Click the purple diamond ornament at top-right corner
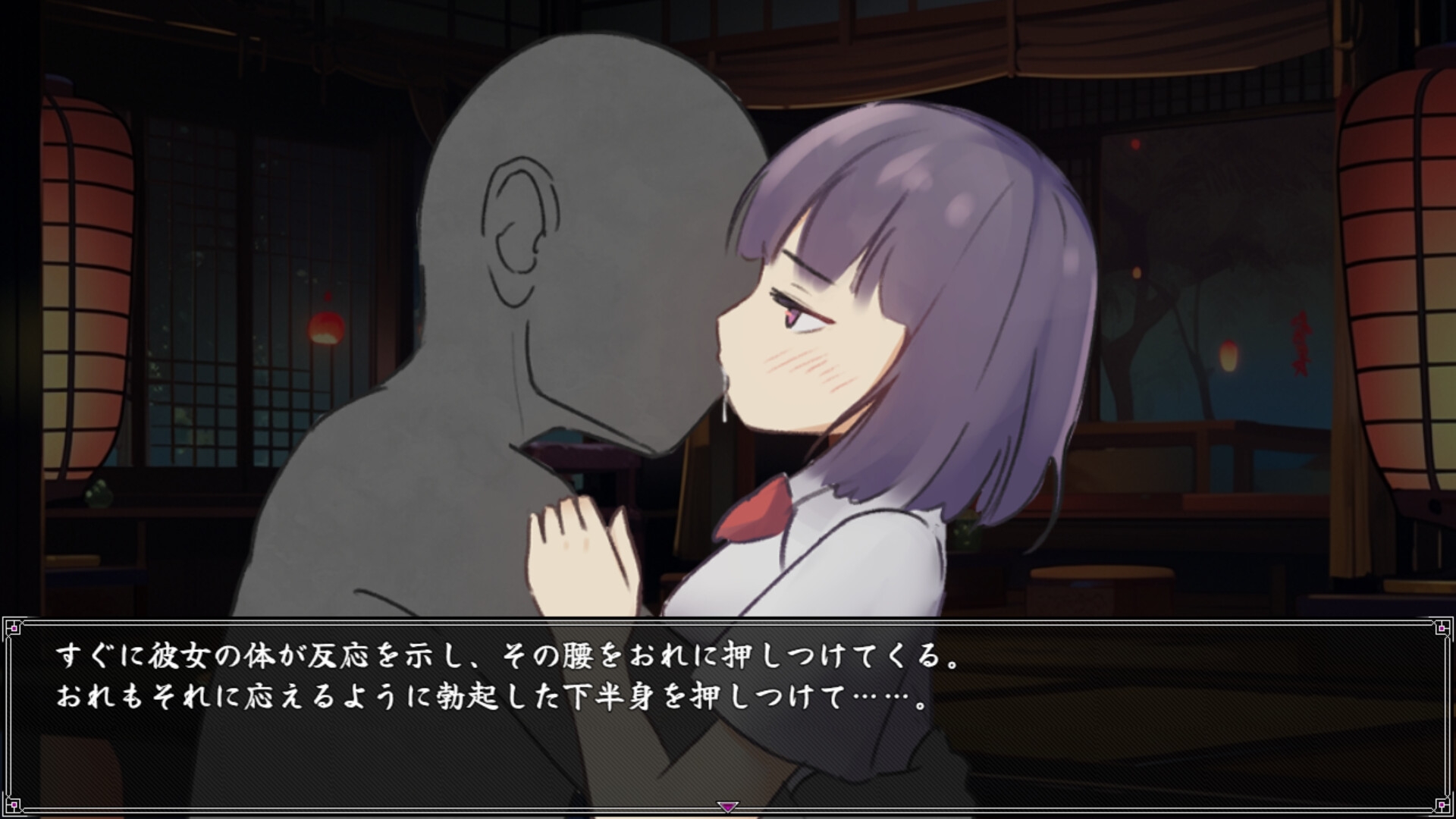This screenshot has width=1456, height=819. point(1441,629)
